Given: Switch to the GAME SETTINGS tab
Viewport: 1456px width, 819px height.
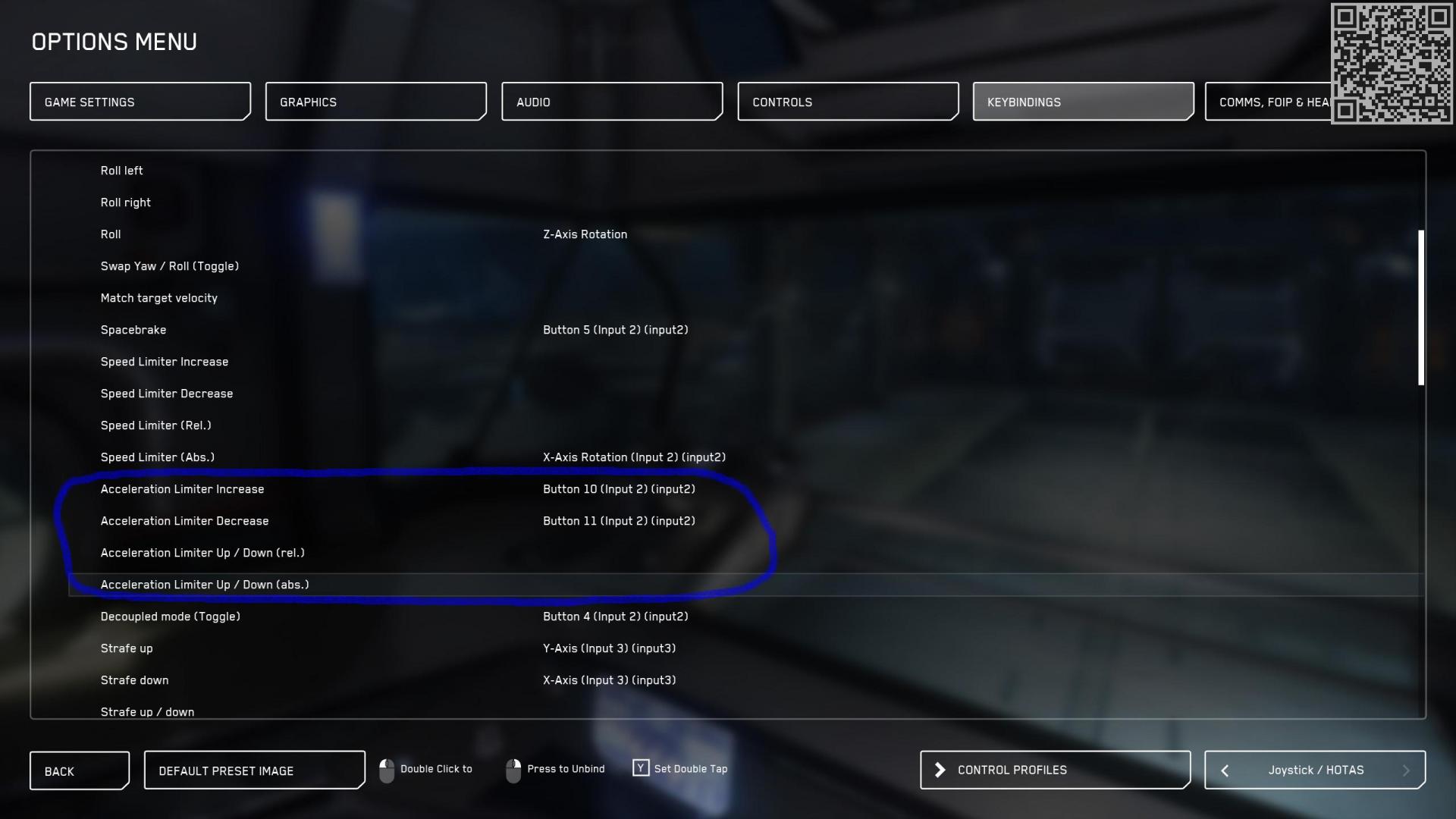Looking at the screenshot, I should (x=140, y=101).
